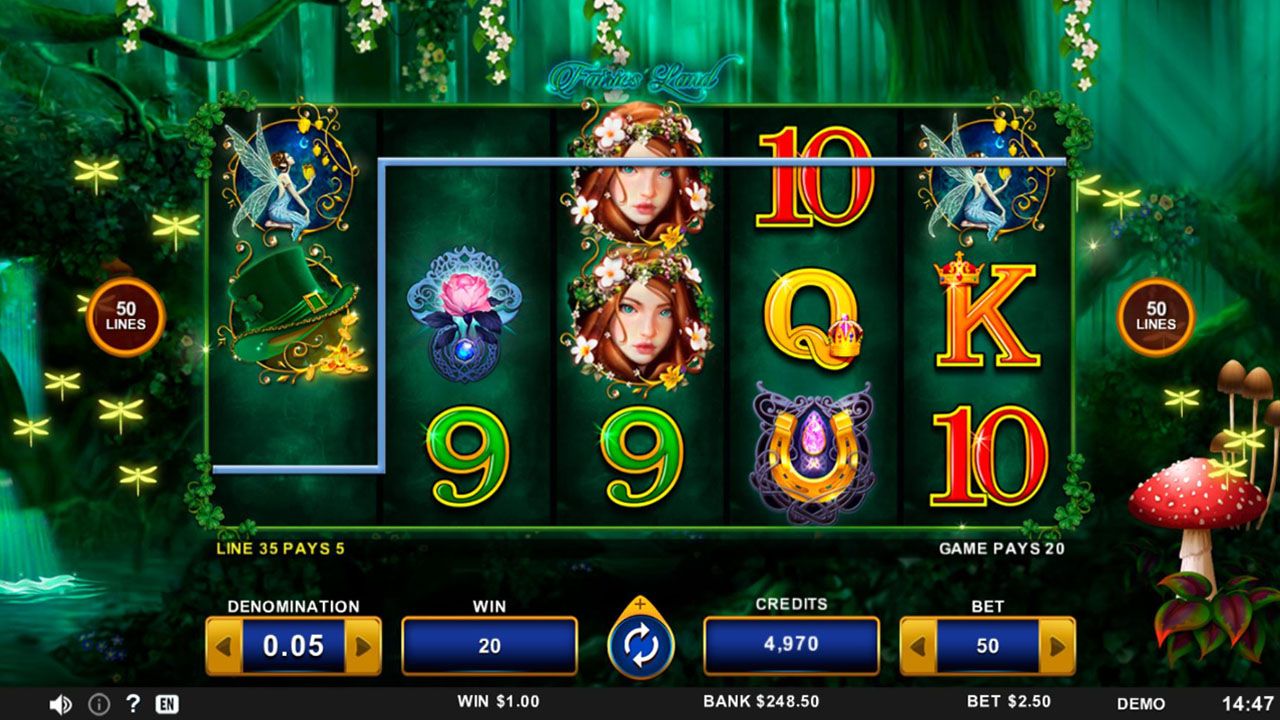Decrease denomination with the left arrow
This screenshot has height=720, width=1280.
click(224, 646)
